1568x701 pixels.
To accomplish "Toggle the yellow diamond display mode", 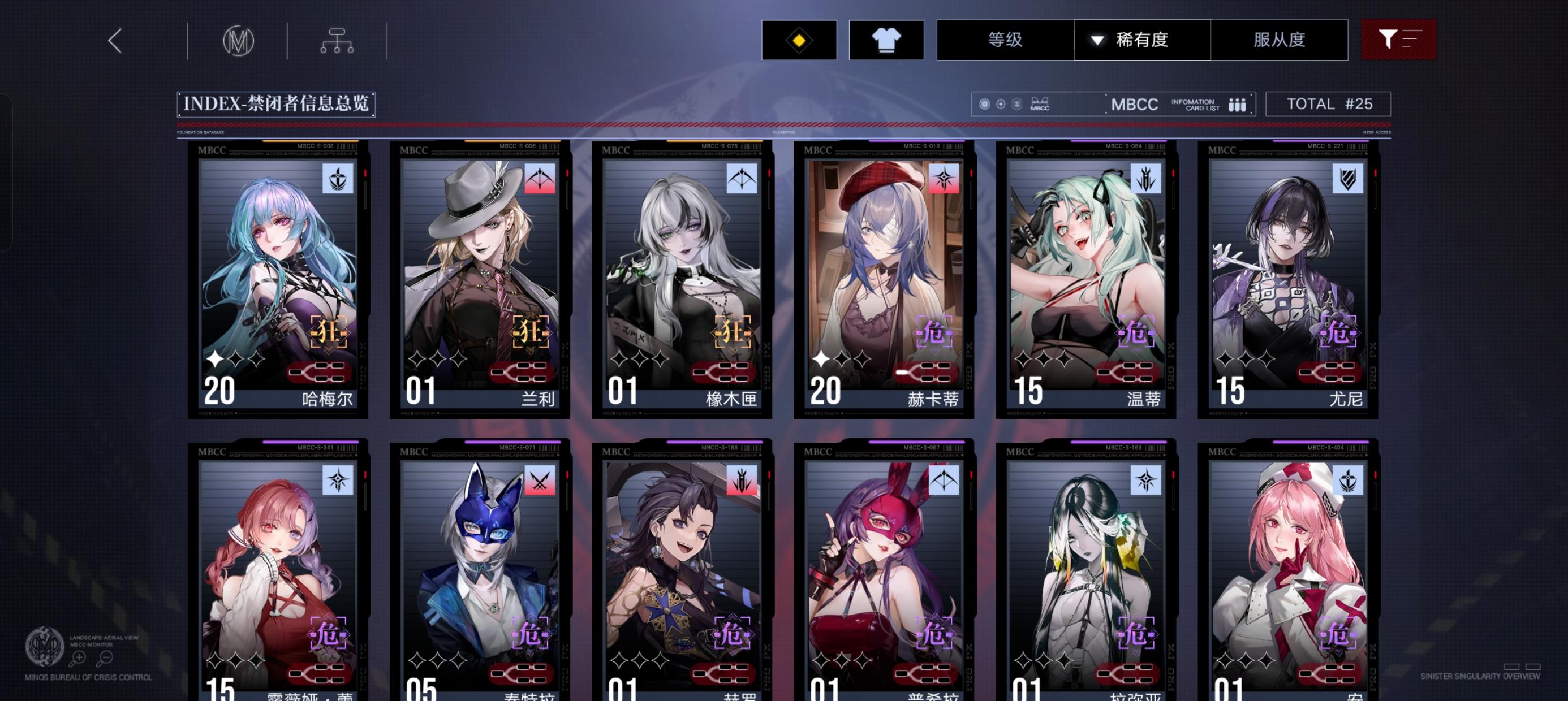I will pos(799,40).
